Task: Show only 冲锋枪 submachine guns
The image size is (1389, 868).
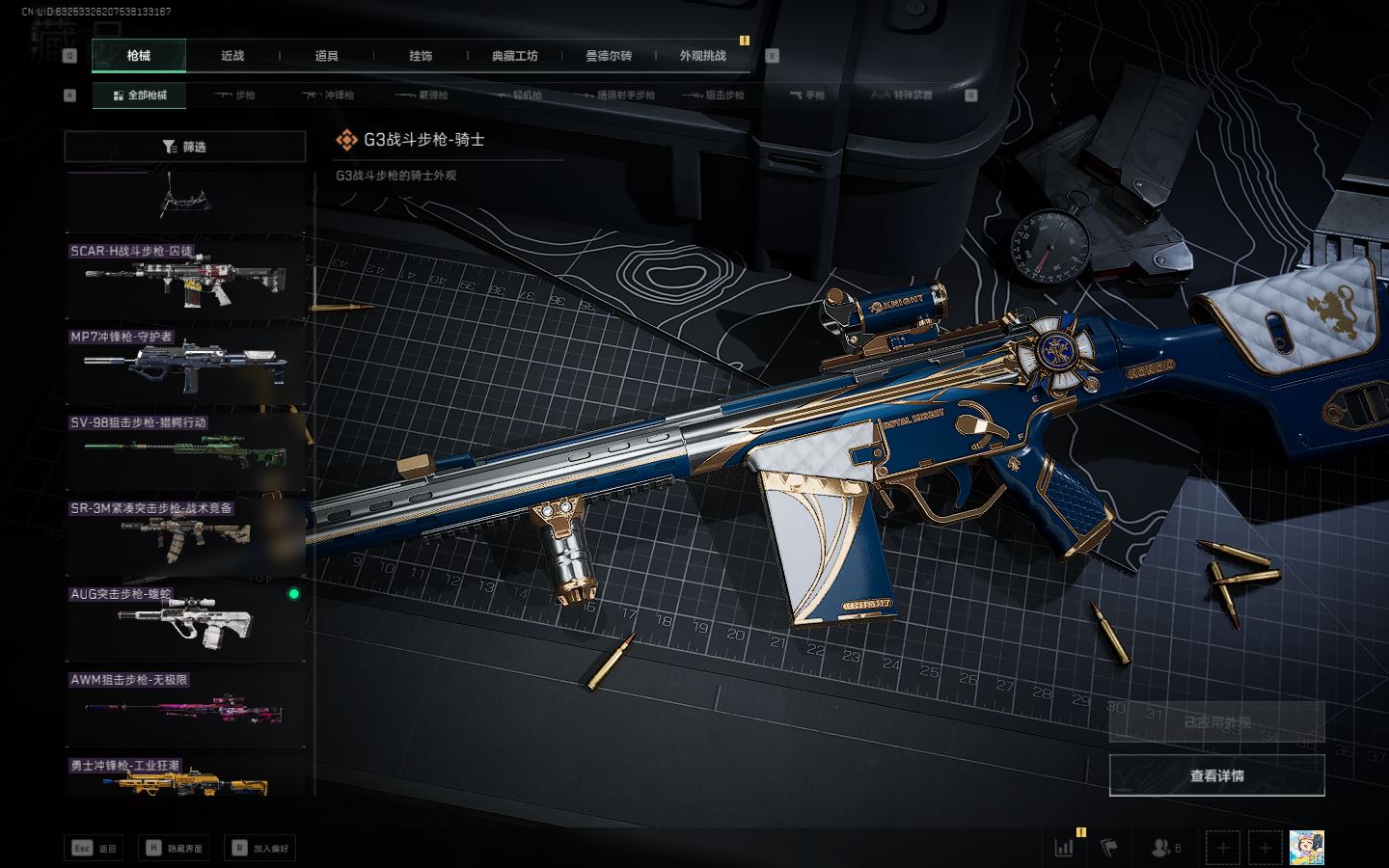Action: [328, 95]
